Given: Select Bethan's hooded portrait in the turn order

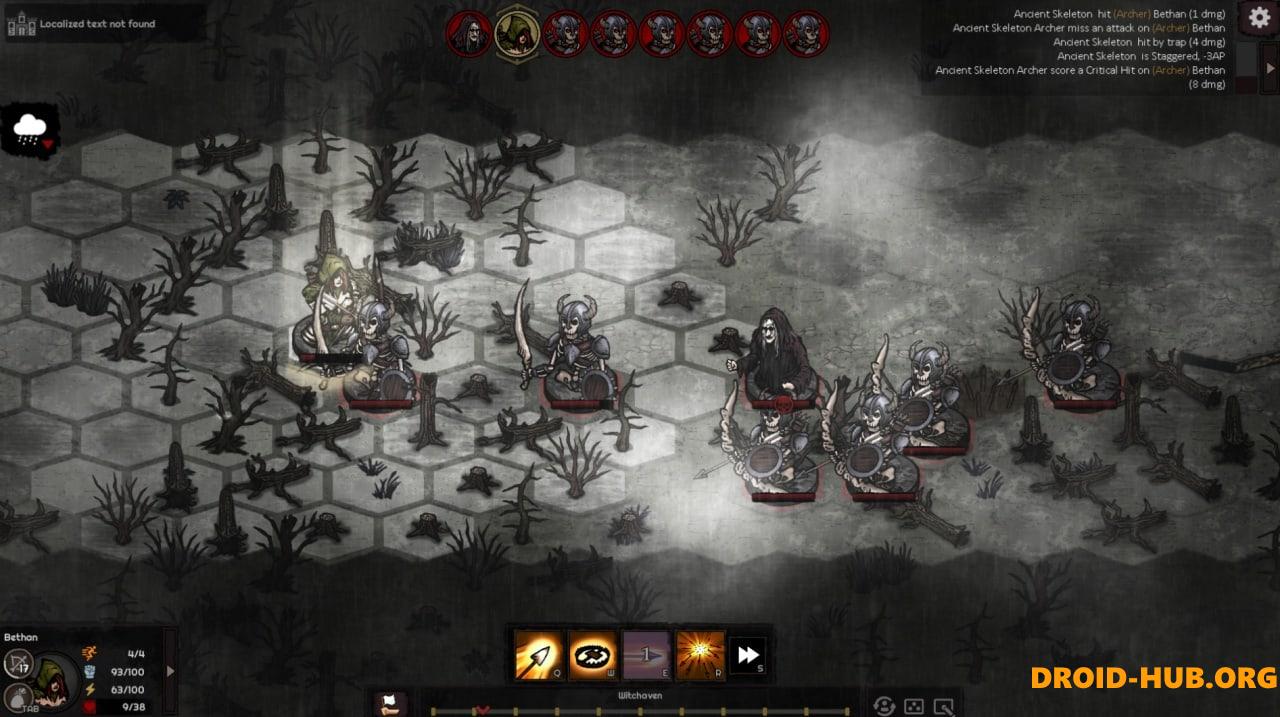Looking at the screenshot, I should [x=517, y=33].
